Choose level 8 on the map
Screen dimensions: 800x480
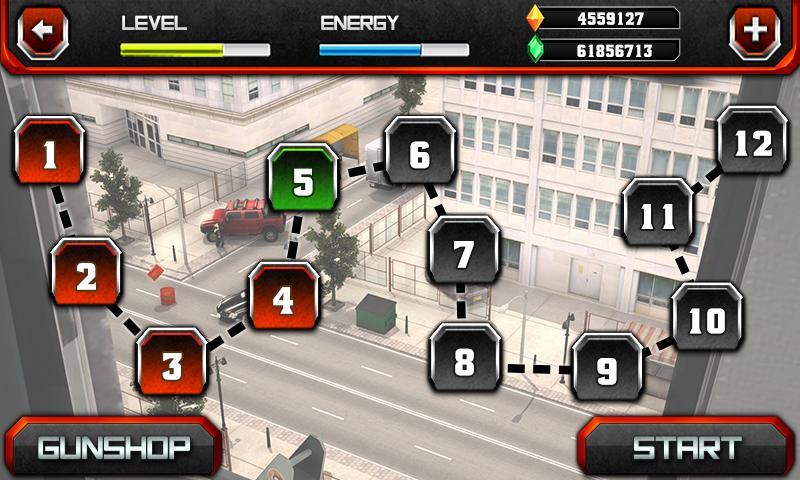(x=465, y=362)
